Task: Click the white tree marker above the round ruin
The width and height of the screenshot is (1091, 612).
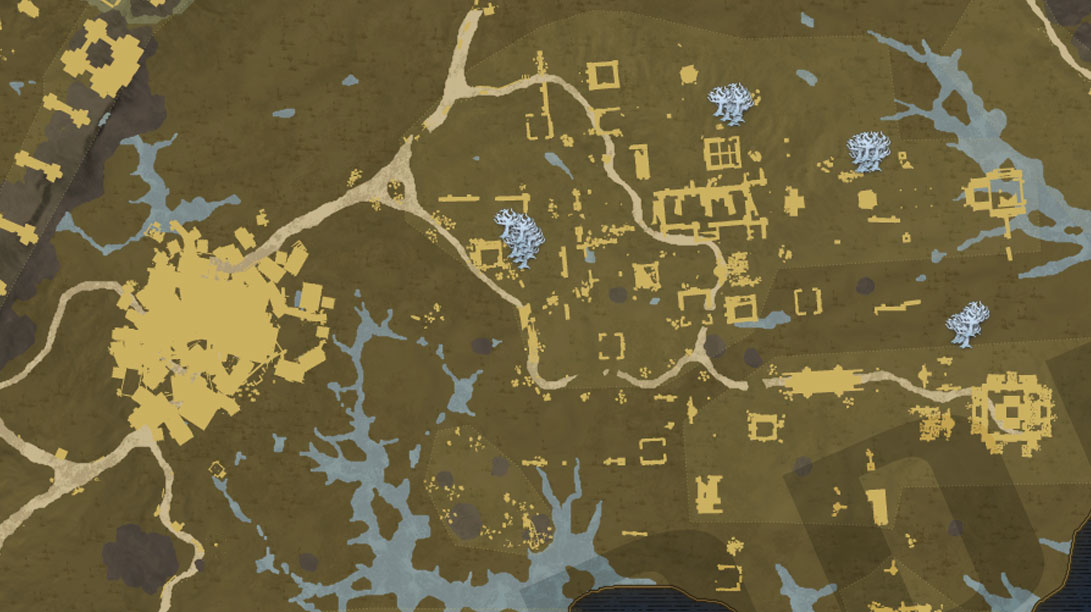Action: click(968, 324)
